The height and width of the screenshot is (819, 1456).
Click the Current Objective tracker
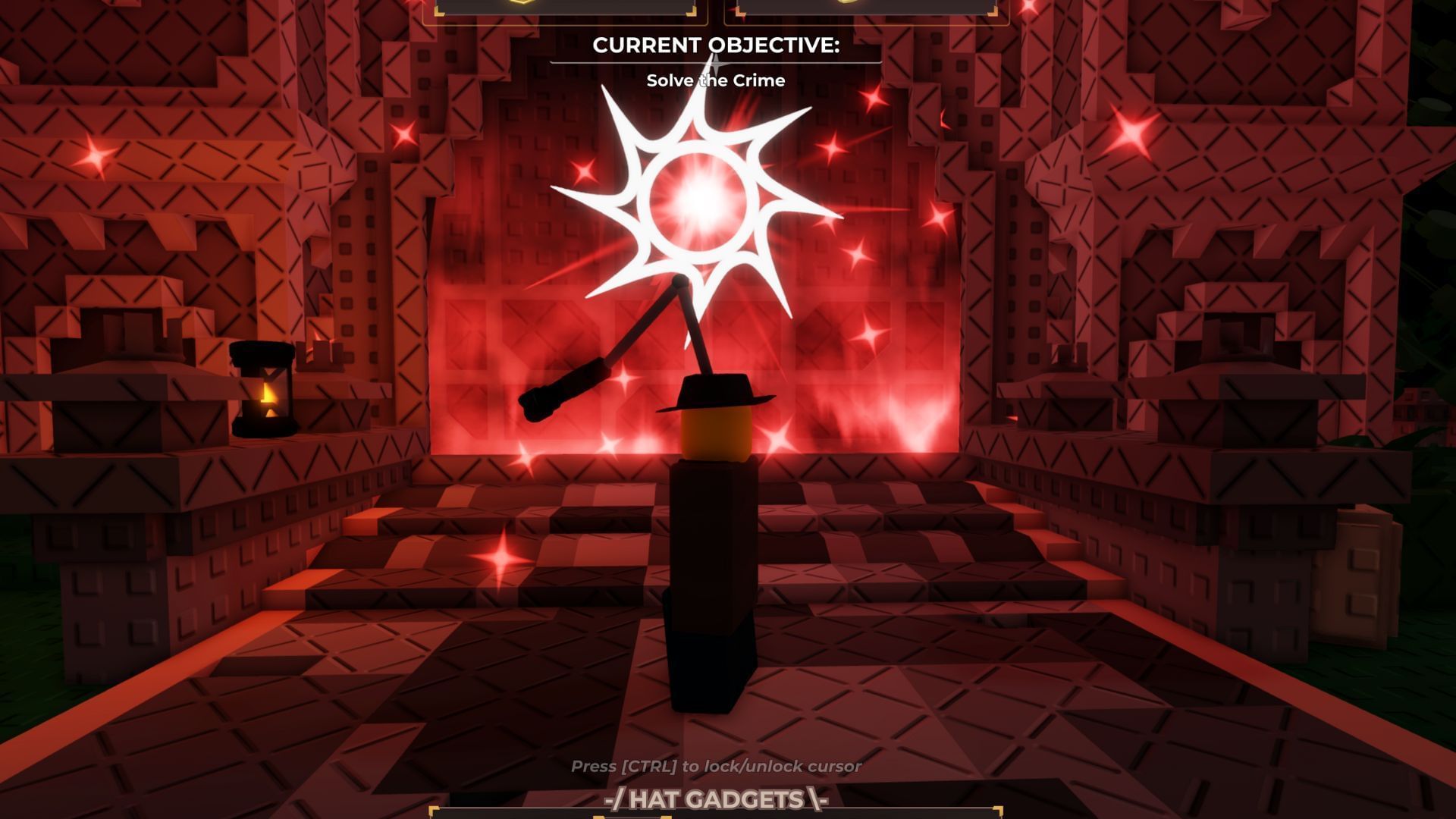(715, 61)
